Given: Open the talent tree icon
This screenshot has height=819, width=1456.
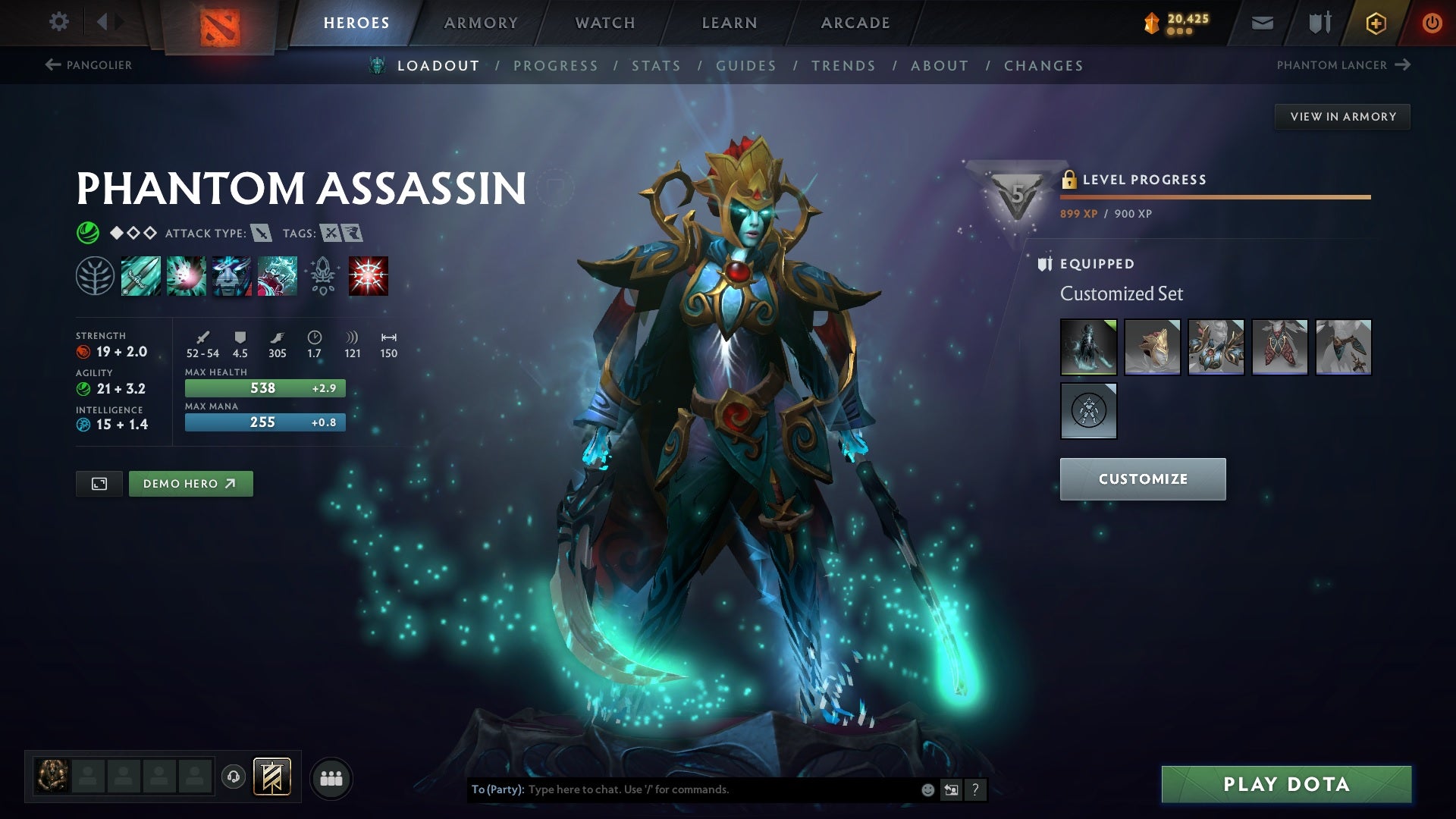Looking at the screenshot, I should coord(95,275).
